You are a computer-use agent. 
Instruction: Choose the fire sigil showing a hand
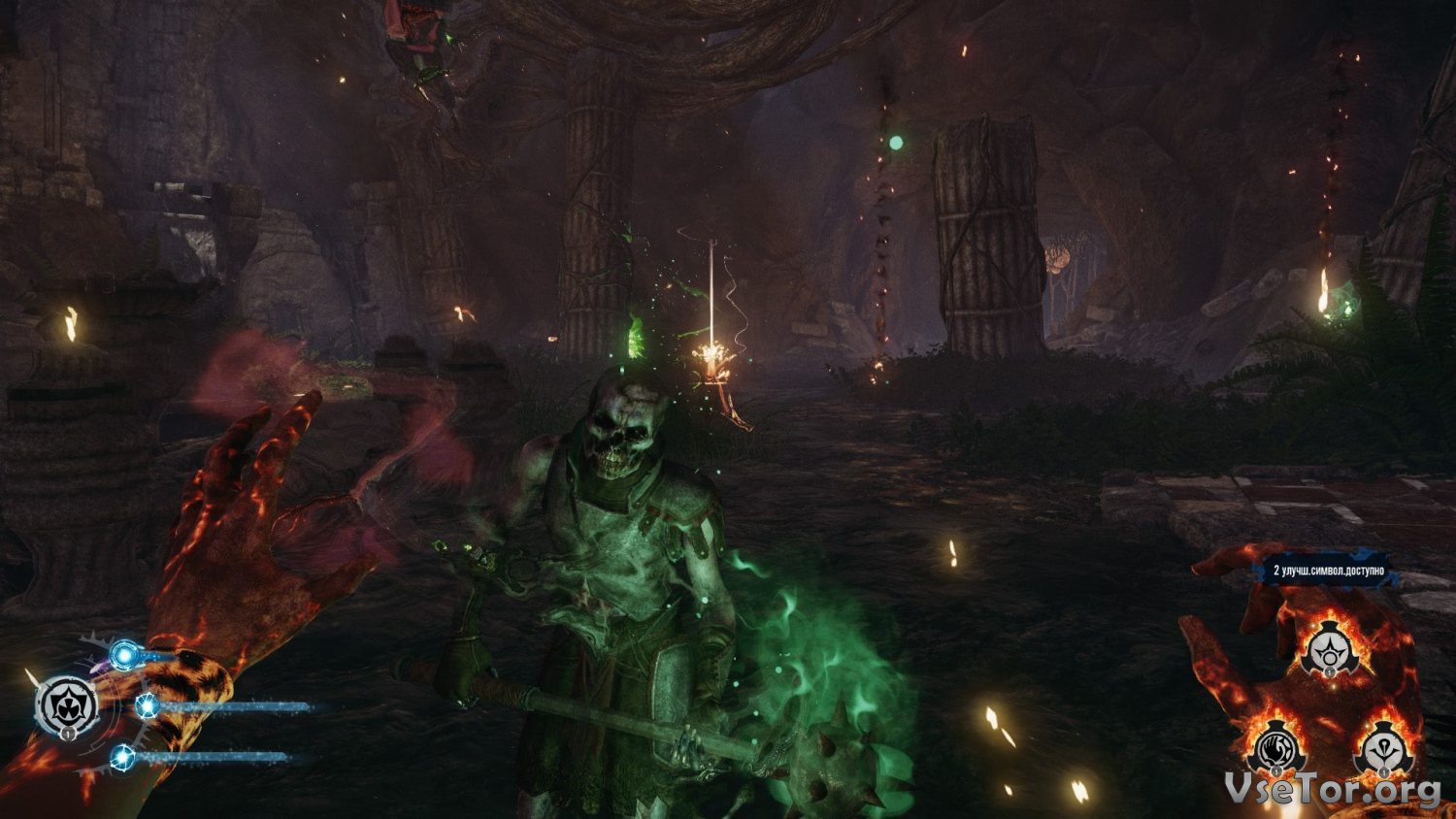[x=1275, y=749]
